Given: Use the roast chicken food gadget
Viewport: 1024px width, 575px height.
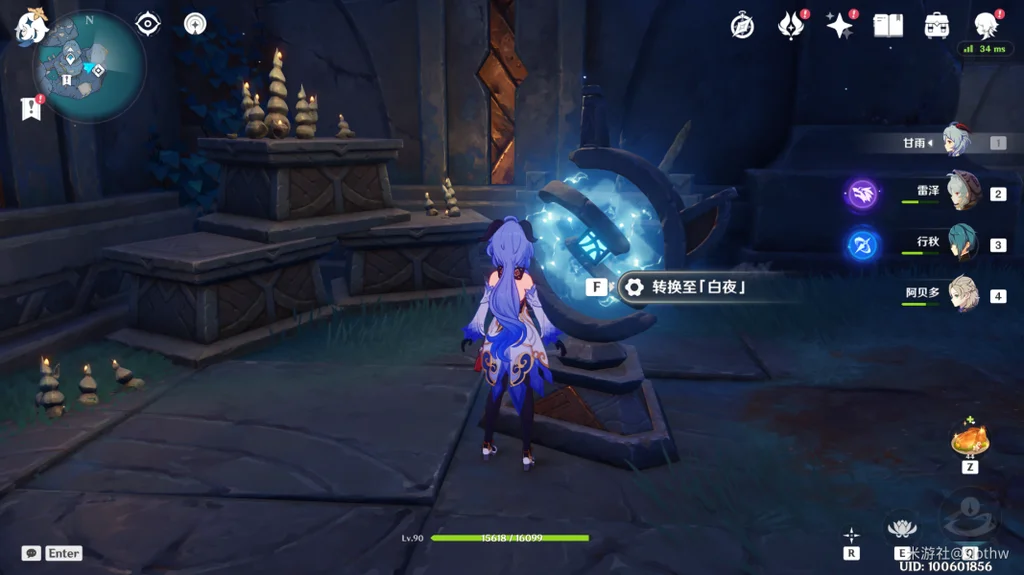Looking at the screenshot, I should [x=969, y=440].
